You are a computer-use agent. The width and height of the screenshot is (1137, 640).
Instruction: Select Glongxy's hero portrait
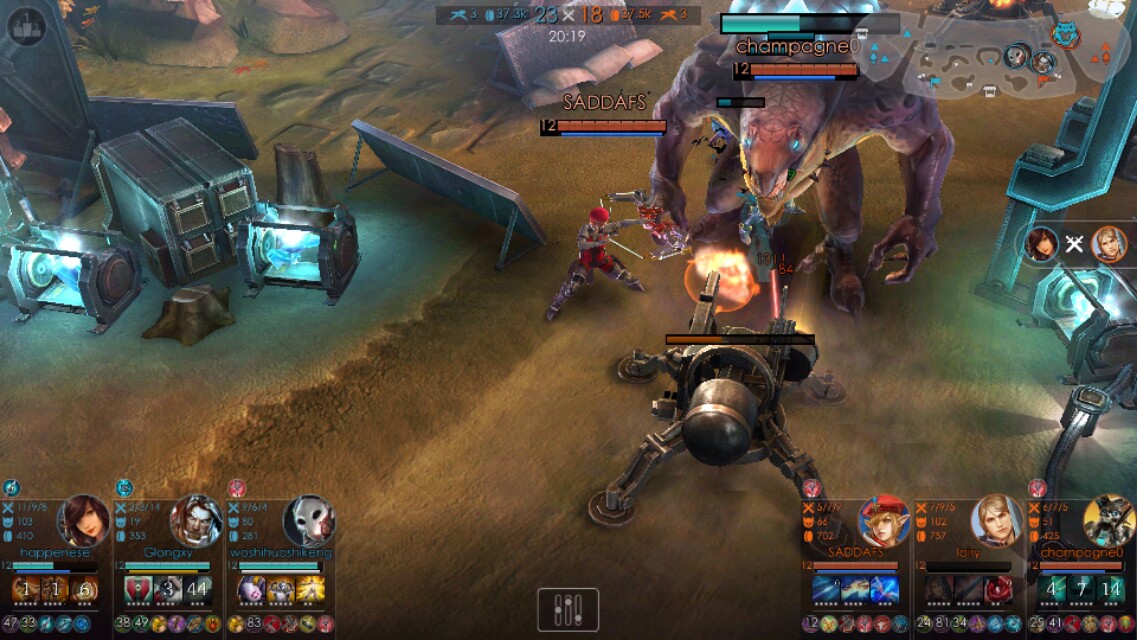196,520
